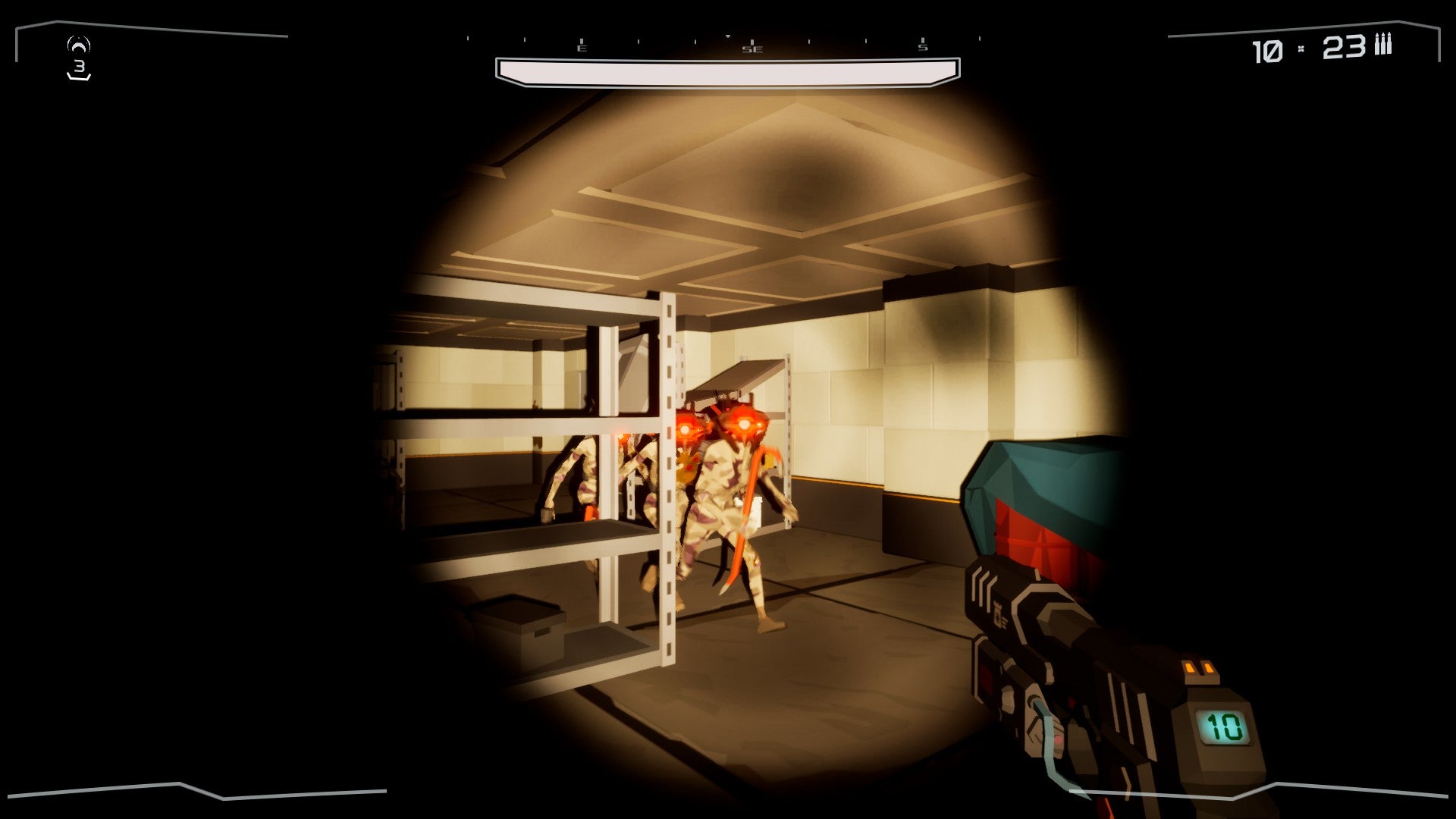Click the SE marker on the compass
Screen dimensions: 1456x819
tap(752, 49)
